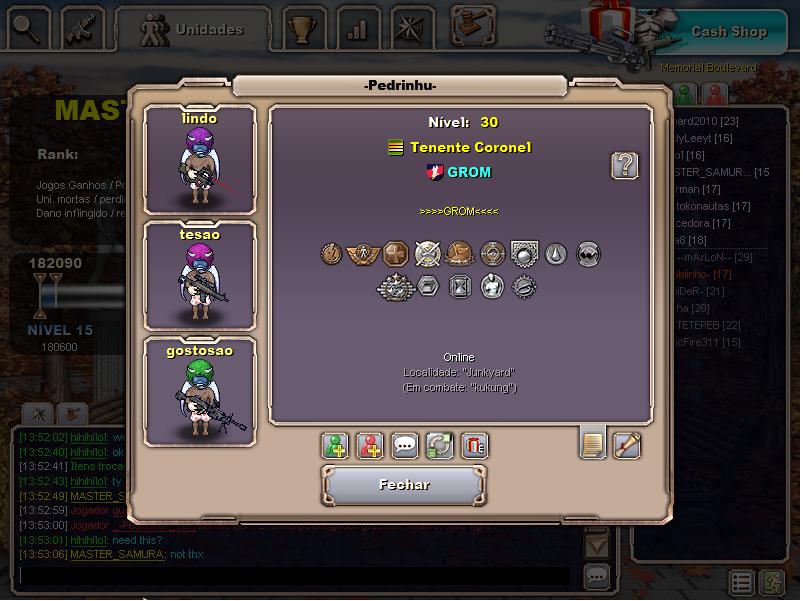Select the unit named tesao
The width and height of the screenshot is (803, 601).
200,275
